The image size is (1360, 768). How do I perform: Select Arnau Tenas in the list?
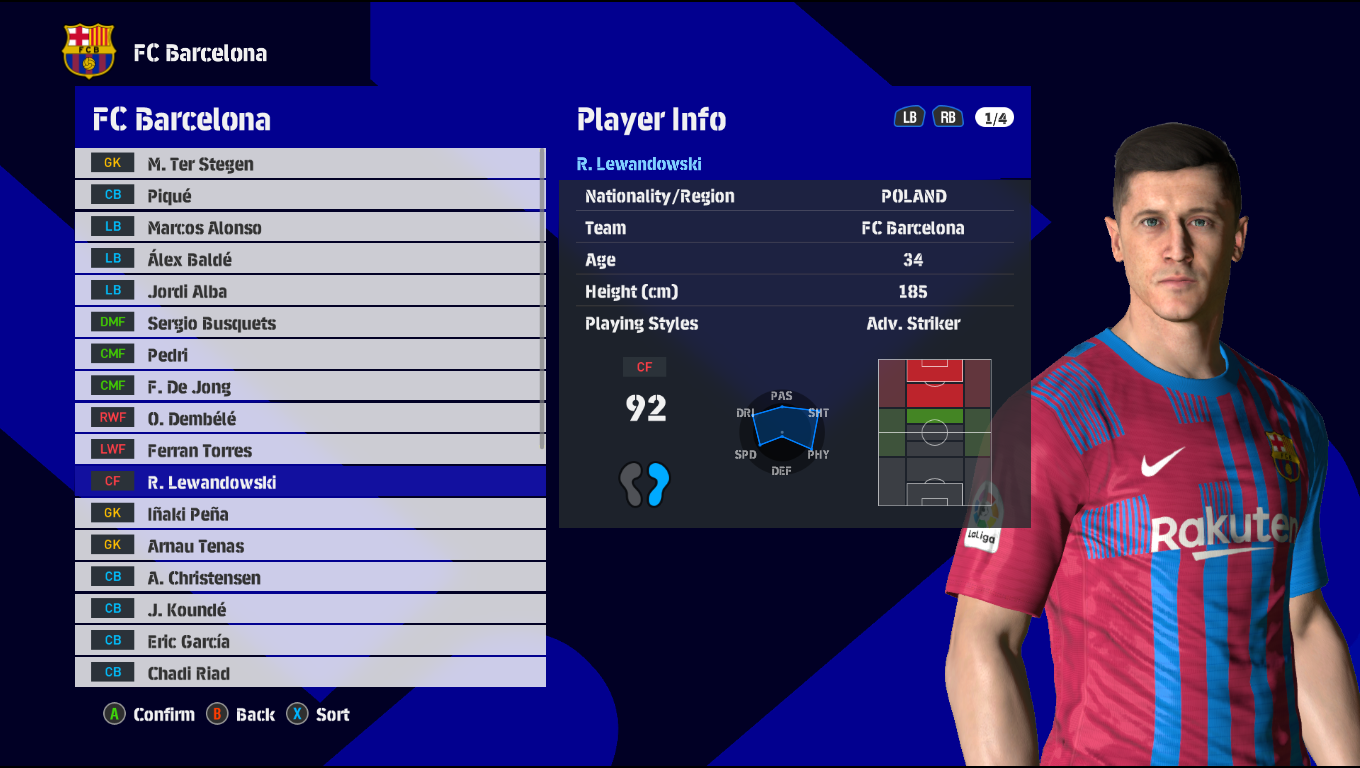(308, 546)
